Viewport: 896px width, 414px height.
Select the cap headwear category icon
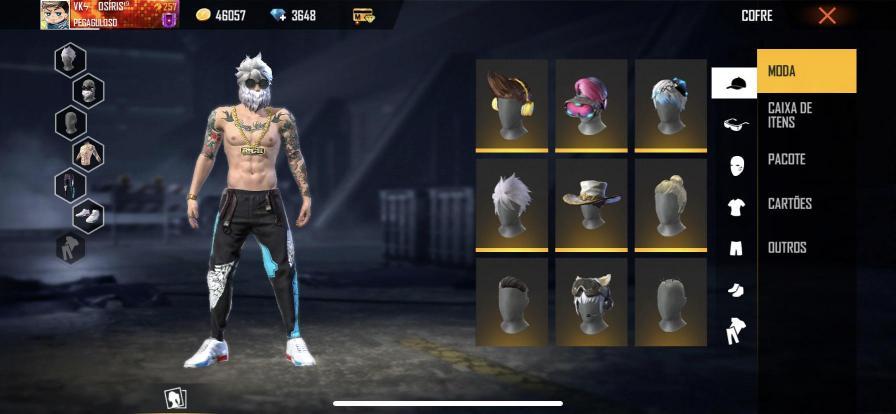pos(734,83)
